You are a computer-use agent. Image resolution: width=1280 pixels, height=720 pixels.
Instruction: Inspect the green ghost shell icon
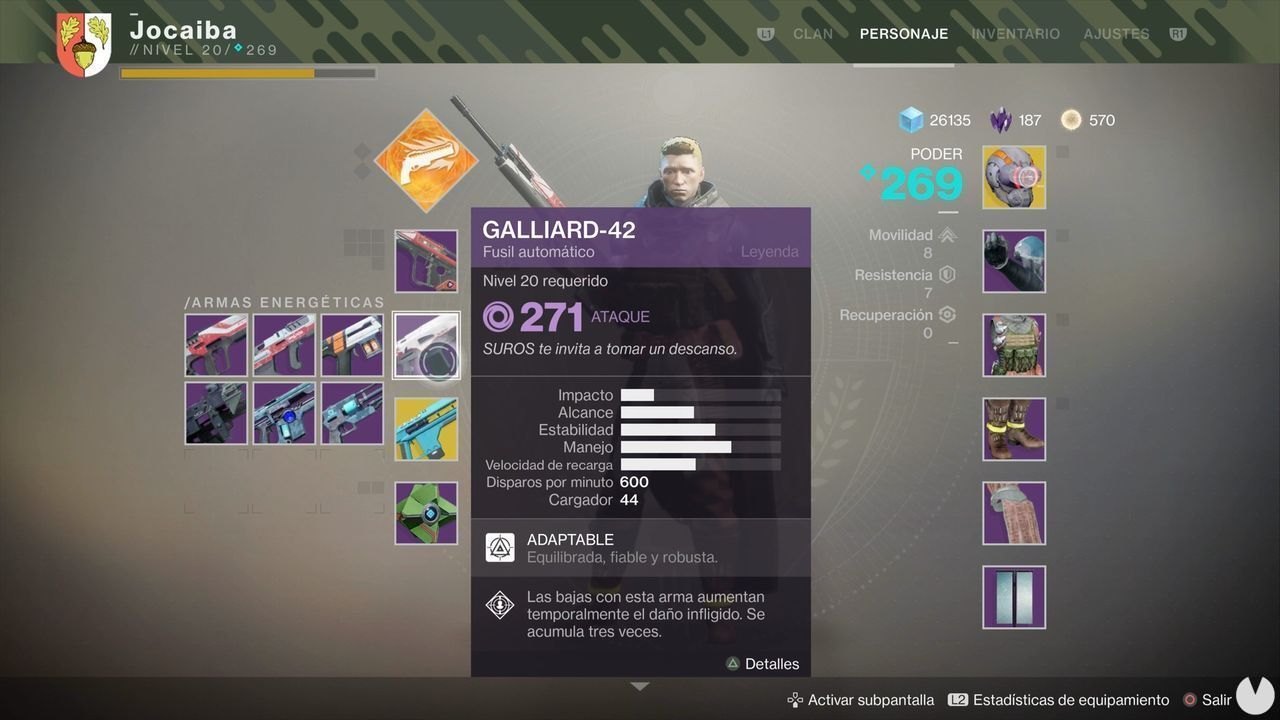(426, 512)
